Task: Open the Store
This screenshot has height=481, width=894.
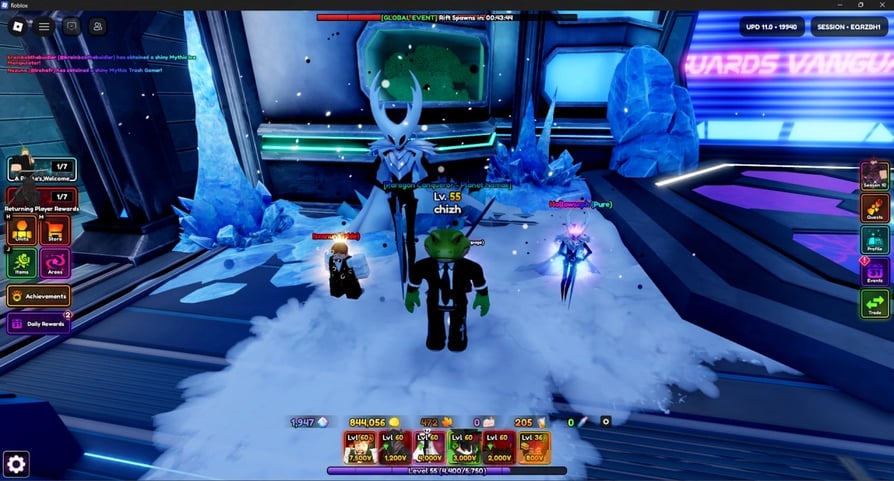Action: tap(55, 230)
